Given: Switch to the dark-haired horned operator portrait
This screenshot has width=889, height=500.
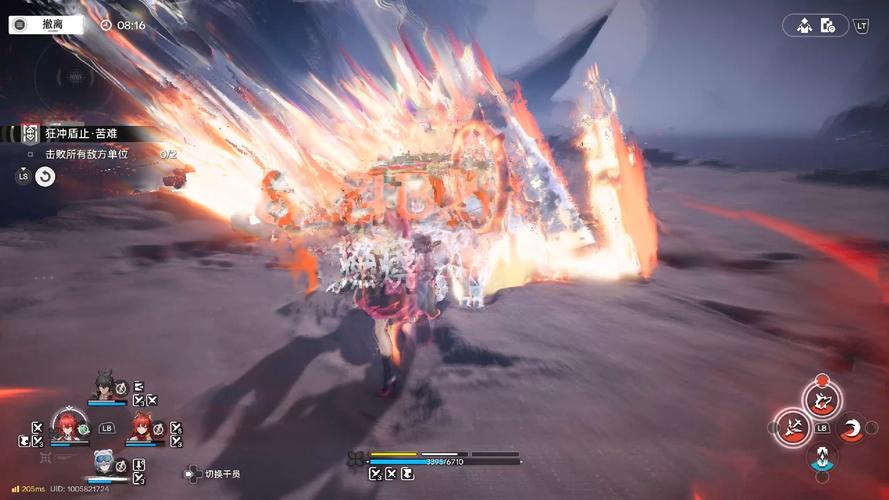Looking at the screenshot, I should (x=104, y=387).
